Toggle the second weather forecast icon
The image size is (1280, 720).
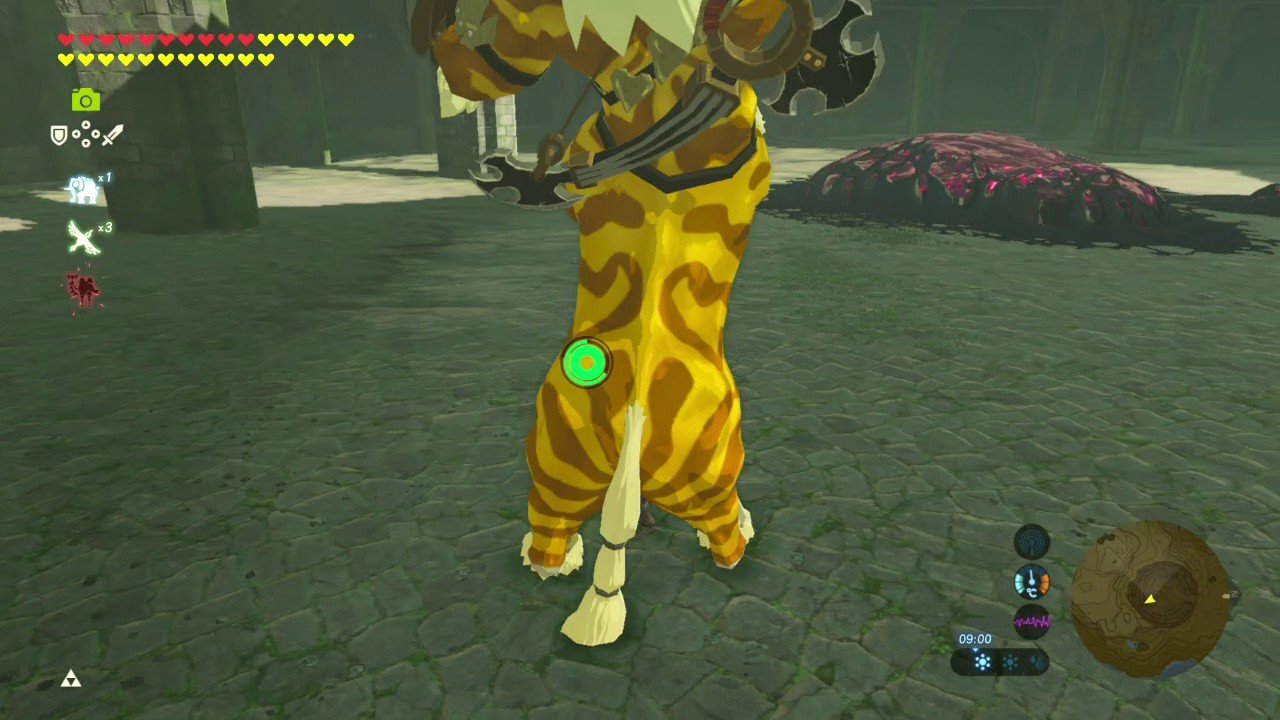1010,660
